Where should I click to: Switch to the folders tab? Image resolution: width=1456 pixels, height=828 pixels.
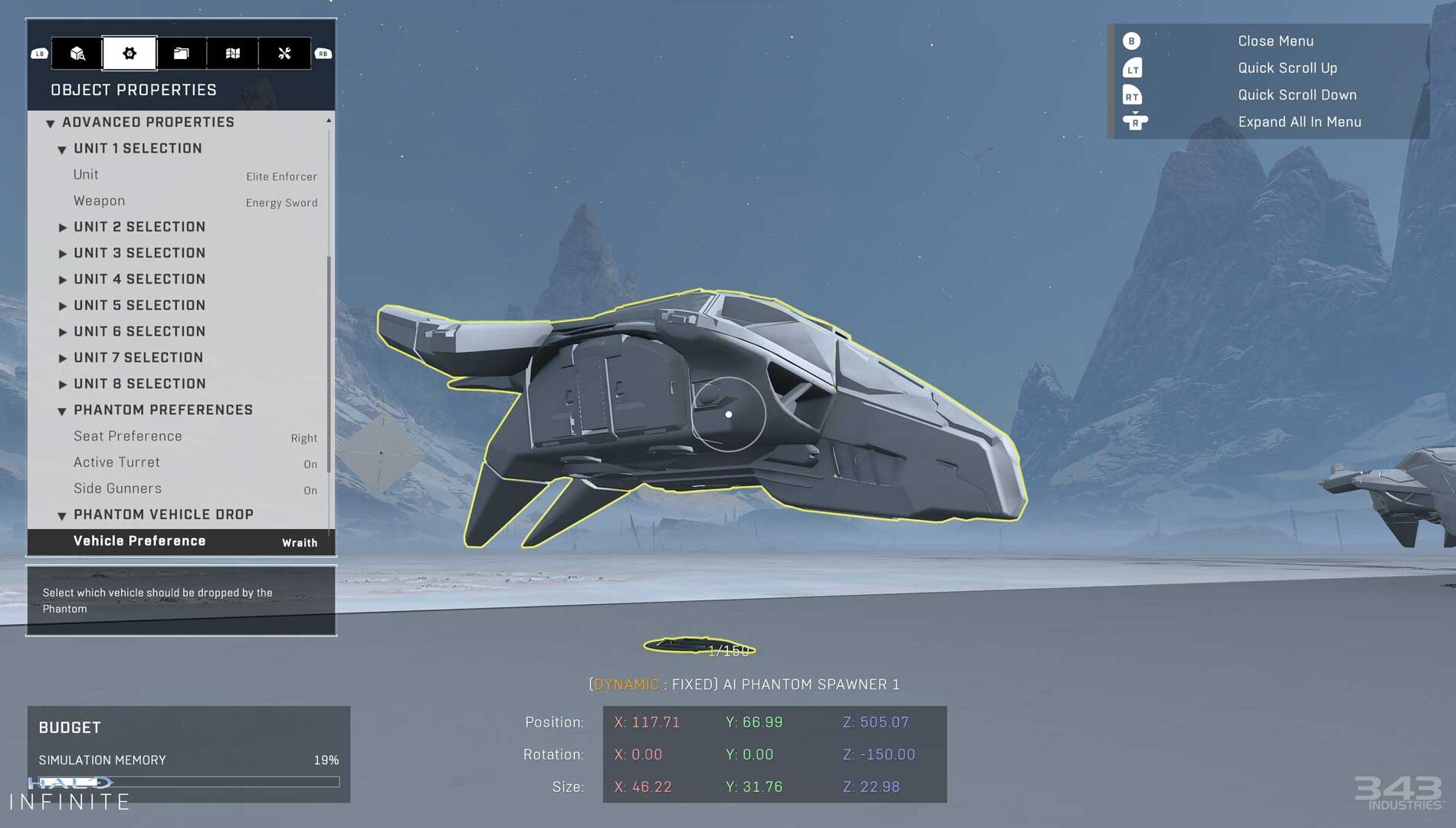click(x=181, y=53)
